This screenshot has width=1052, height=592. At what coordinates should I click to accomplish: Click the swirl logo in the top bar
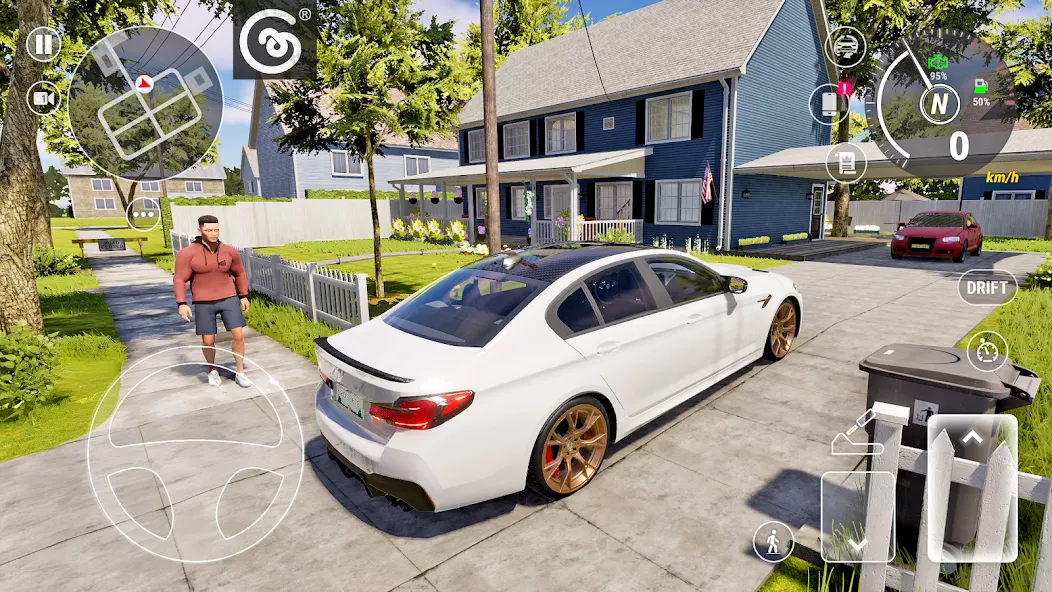[x=274, y=40]
